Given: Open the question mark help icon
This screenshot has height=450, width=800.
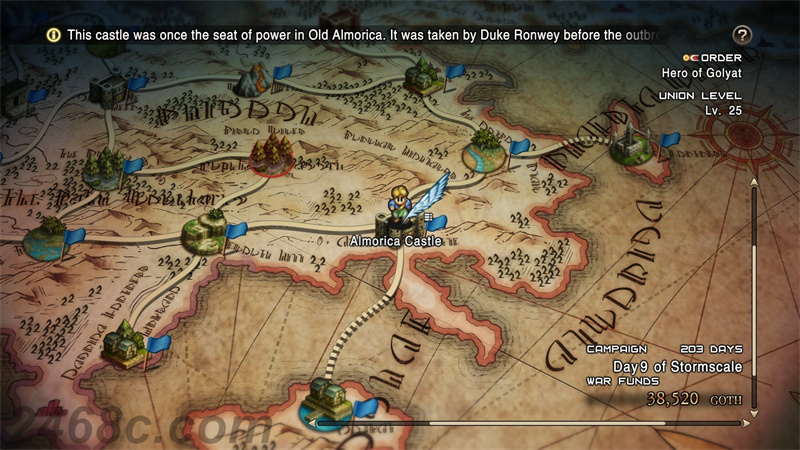Looking at the screenshot, I should (741, 35).
